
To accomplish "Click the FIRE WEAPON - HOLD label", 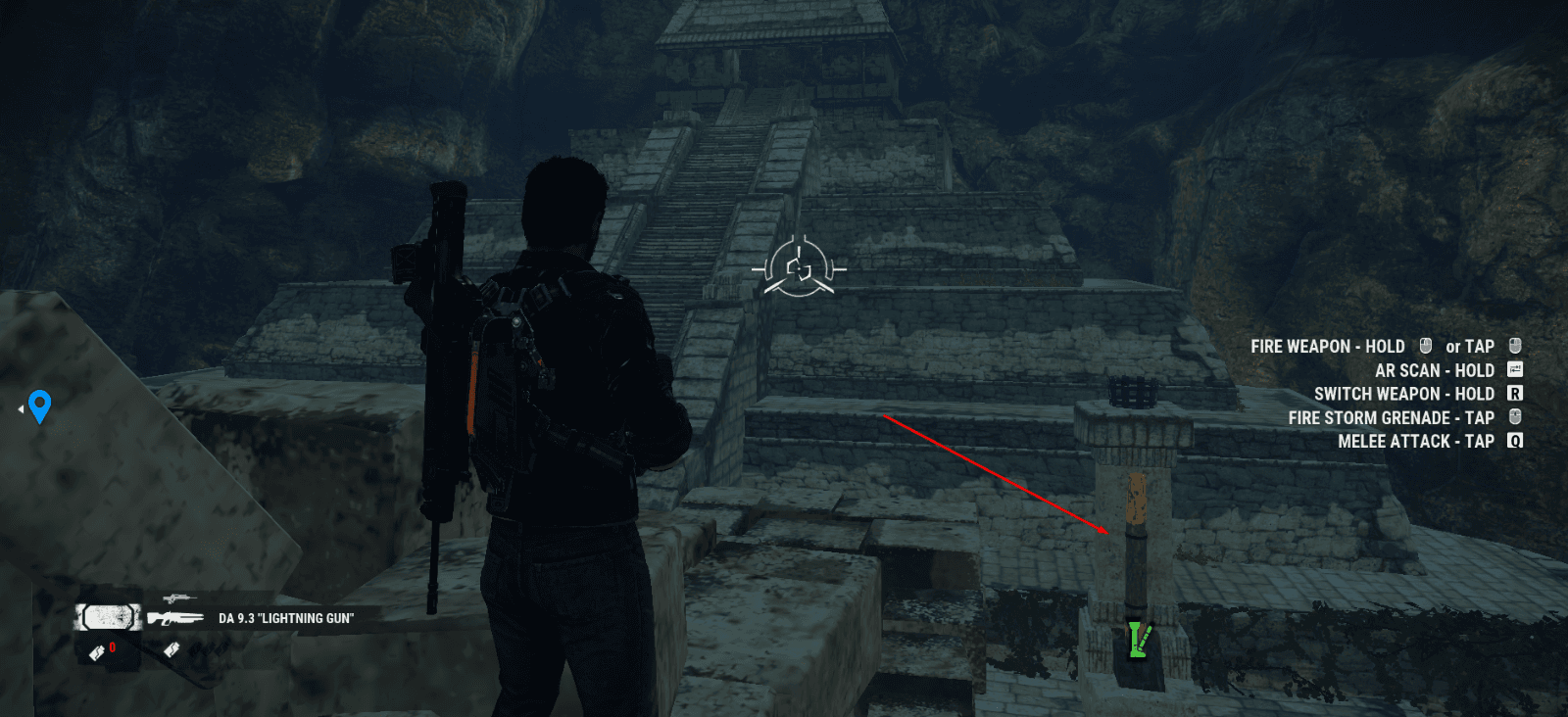I will pyautogui.click(x=1328, y=346).
